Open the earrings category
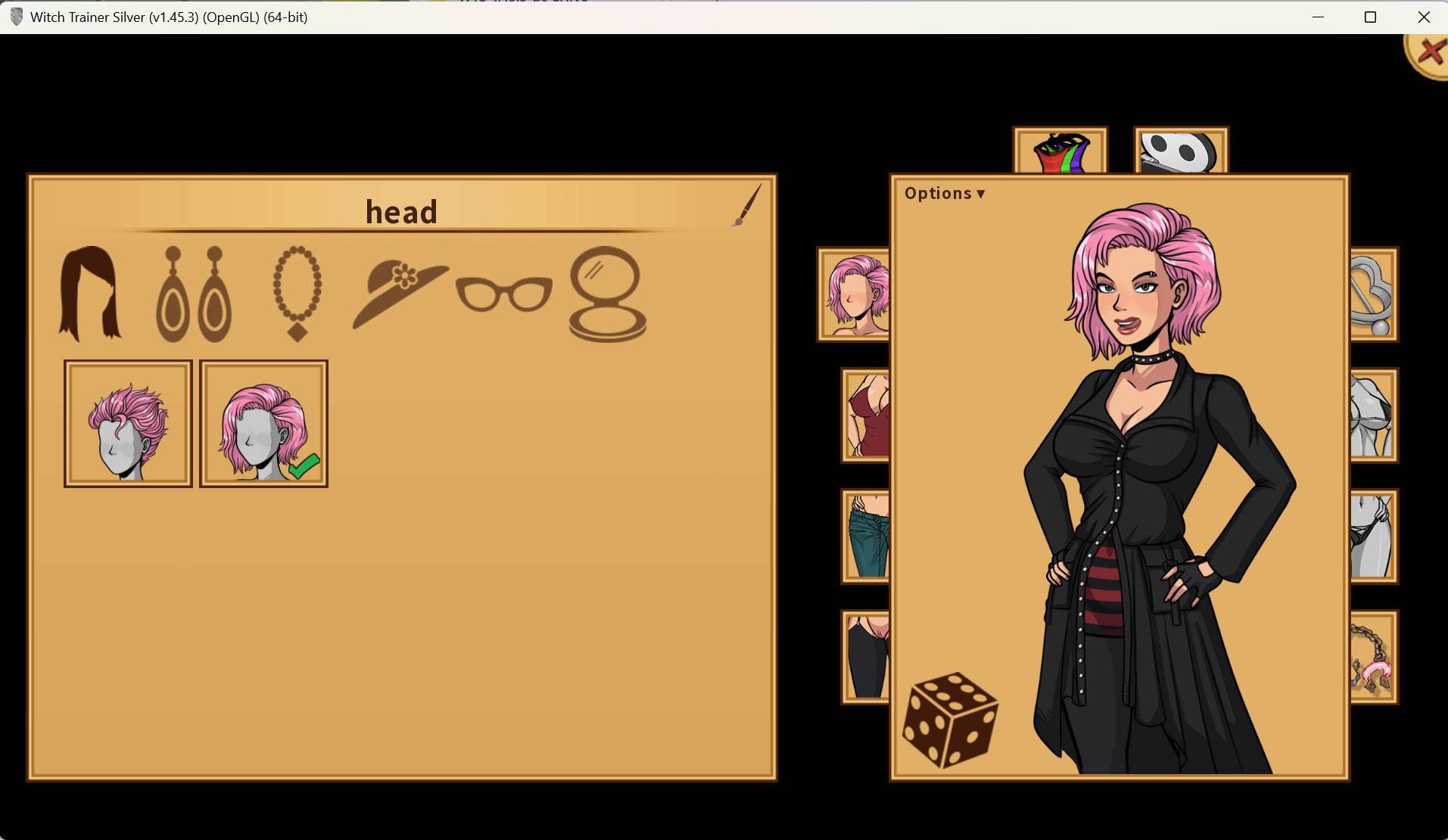Viewport: 1448px width, 840px height. pyautogui.click(x=194, y=294)
